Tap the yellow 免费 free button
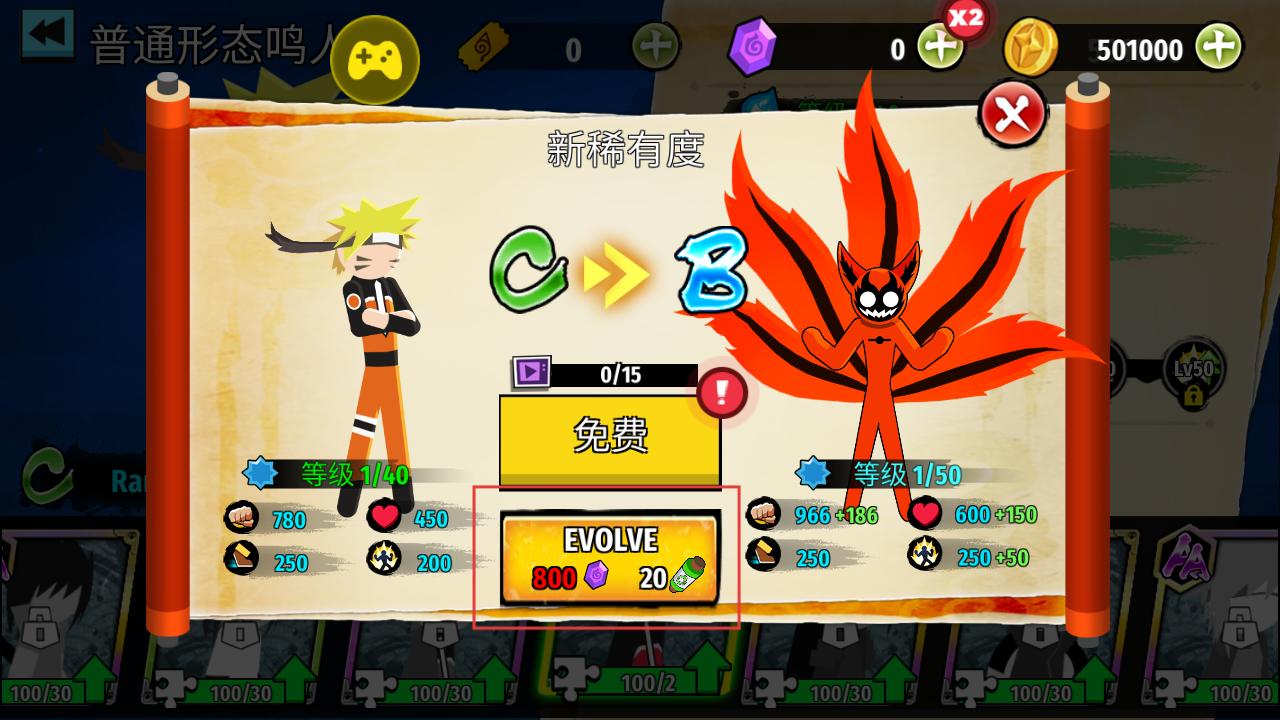Viewport: 1280px width, 720px height. [610, 436]
